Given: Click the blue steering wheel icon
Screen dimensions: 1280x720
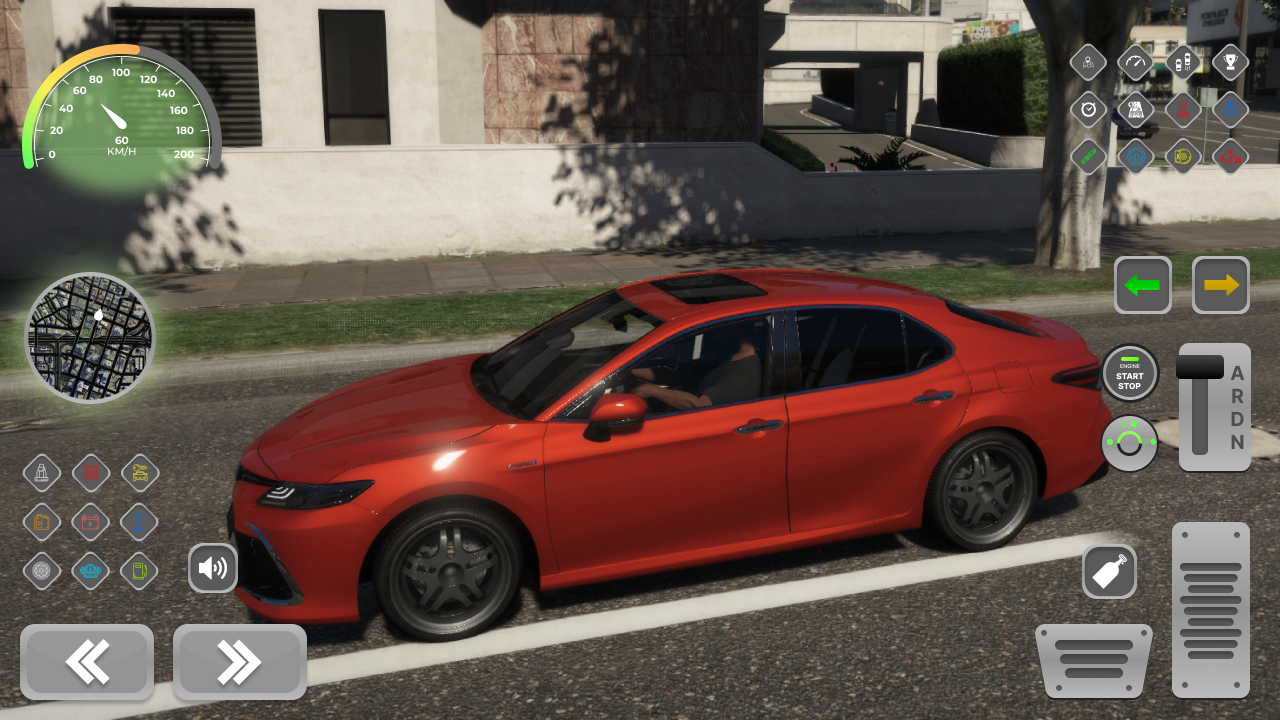Looking at the screenshot, I should click(x=1137, y=157).
